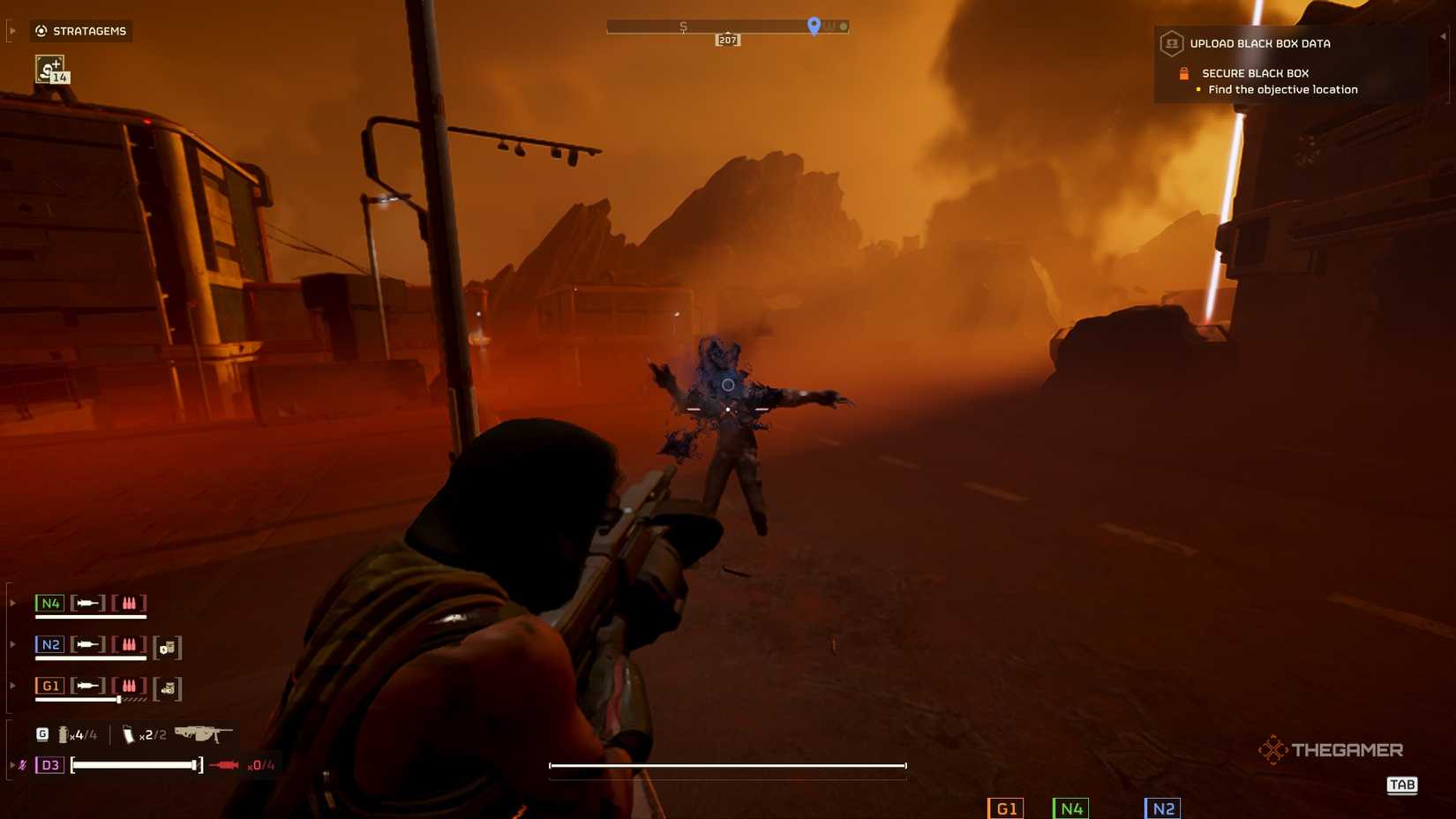
Task: Click the green ping dot on the compass bar
Action: pyautogui.click(x=844, y=26)
